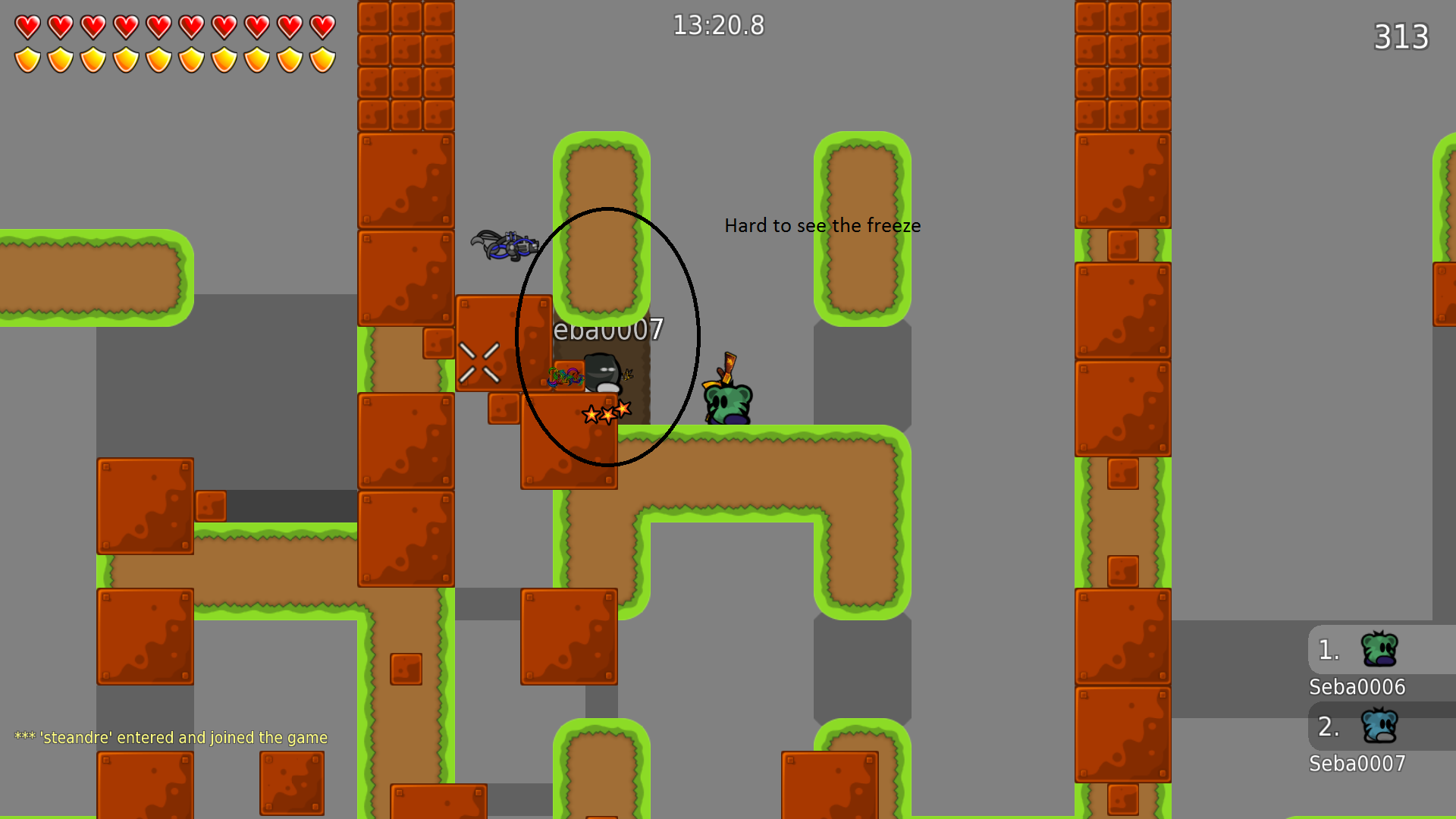Select the 'Hard to see the freeze' annotation

(823, 225)
